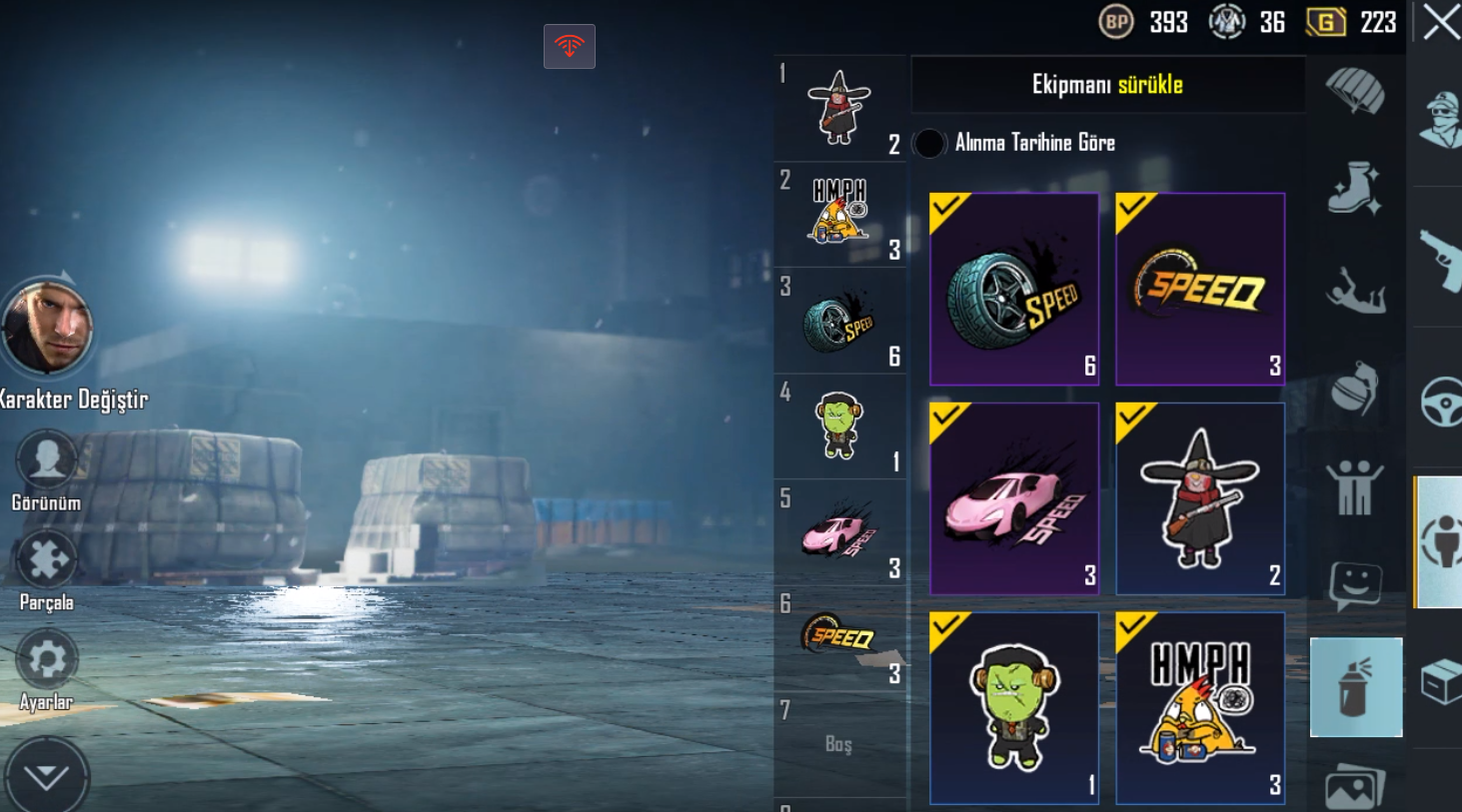Select the tire SPEED graffiti tile
This screenshot has height=812, width=1462.
coord(1013,290)
